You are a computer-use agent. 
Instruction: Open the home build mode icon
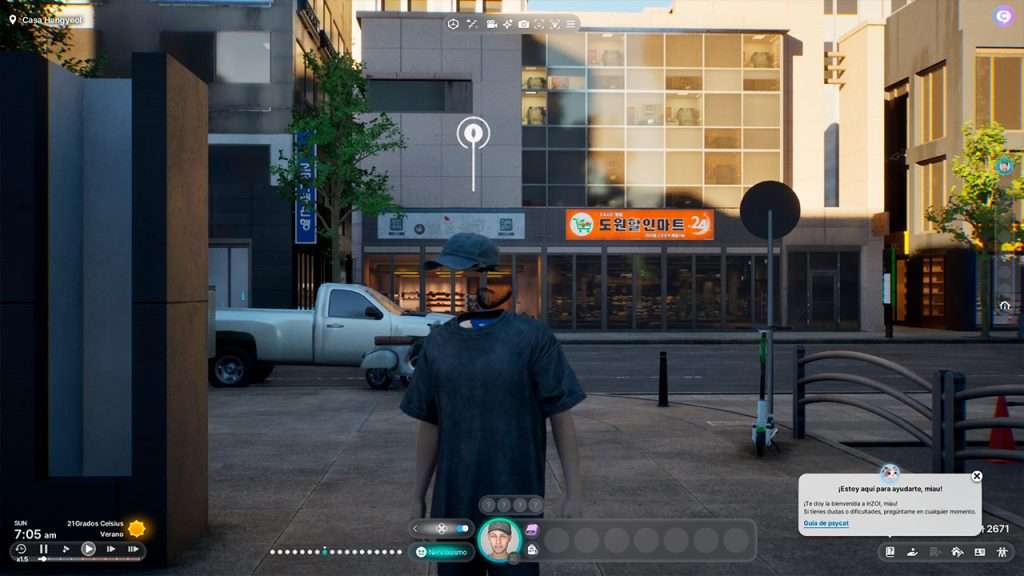pyautogui.click(x=957, y=552)
